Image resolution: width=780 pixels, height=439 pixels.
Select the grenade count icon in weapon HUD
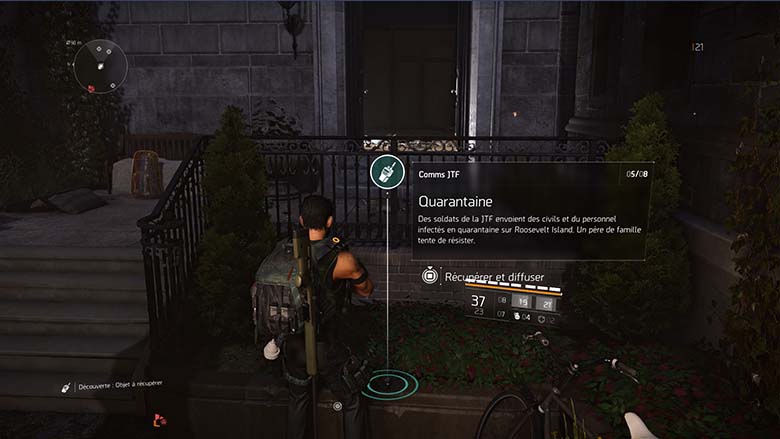(x=517, y=317)
